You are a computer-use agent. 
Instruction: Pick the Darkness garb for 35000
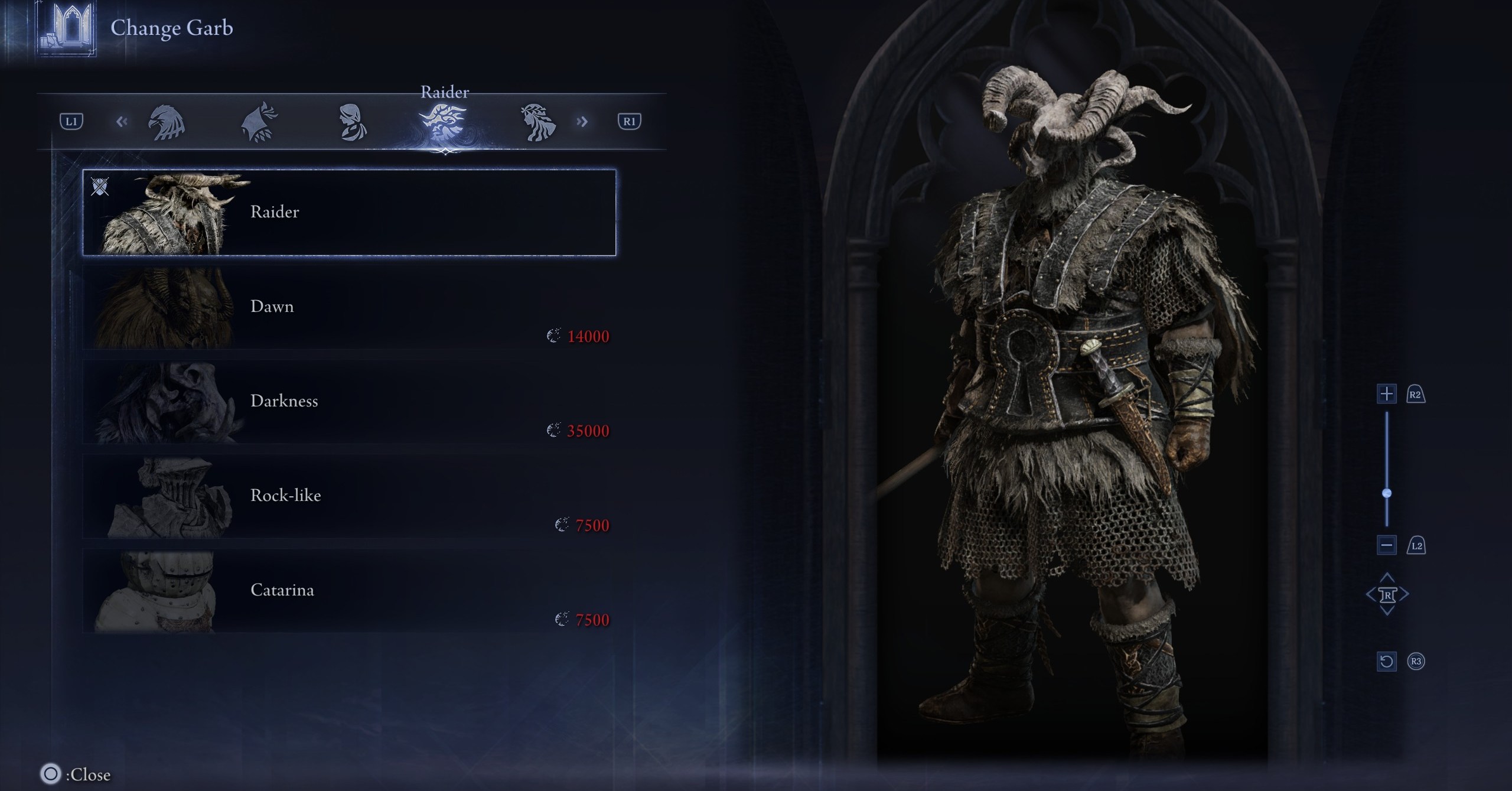pos(348,402)
